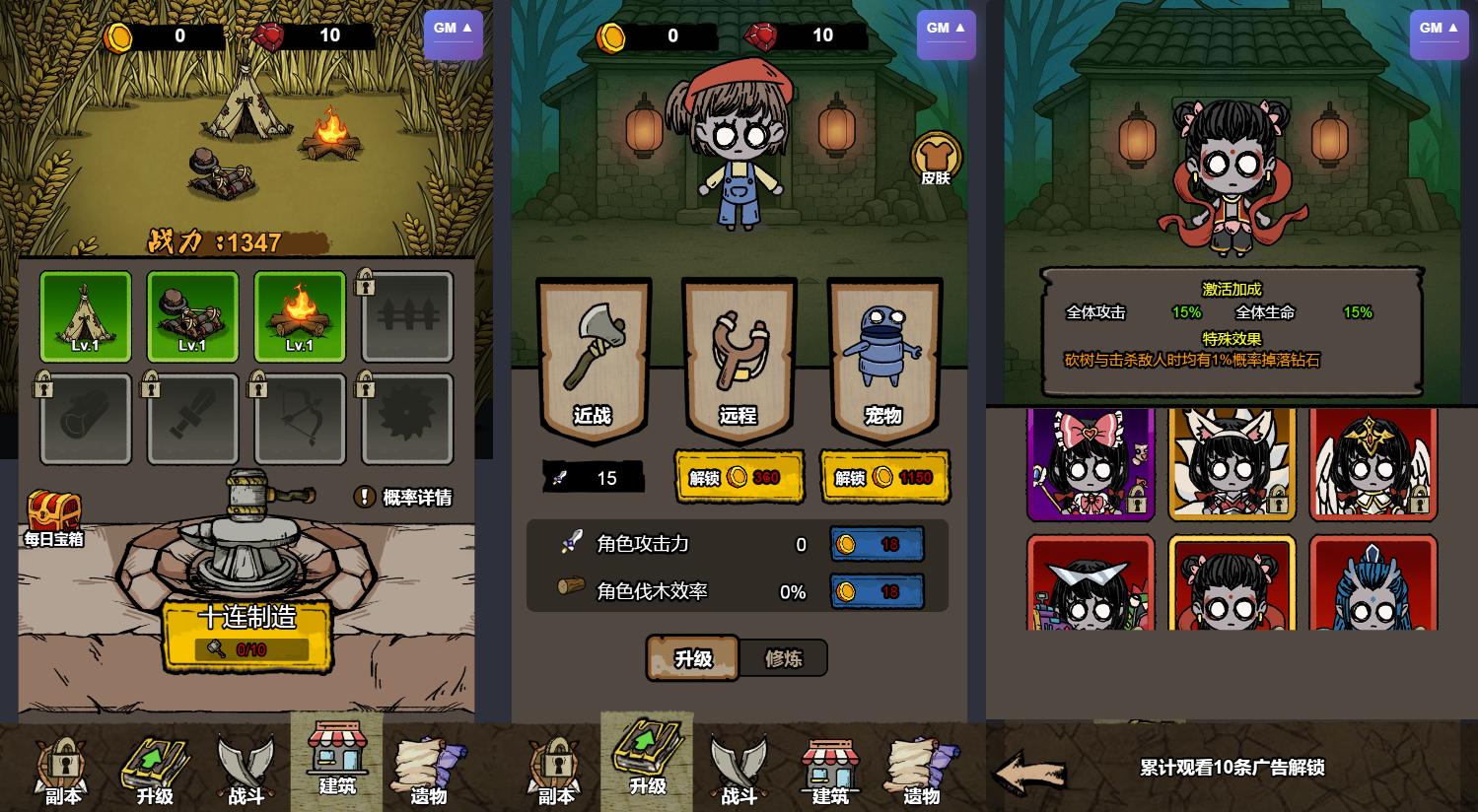Collapse the GM panel on left screen
The width and height of the screenshot is (1478, 812).
(453, 32)
